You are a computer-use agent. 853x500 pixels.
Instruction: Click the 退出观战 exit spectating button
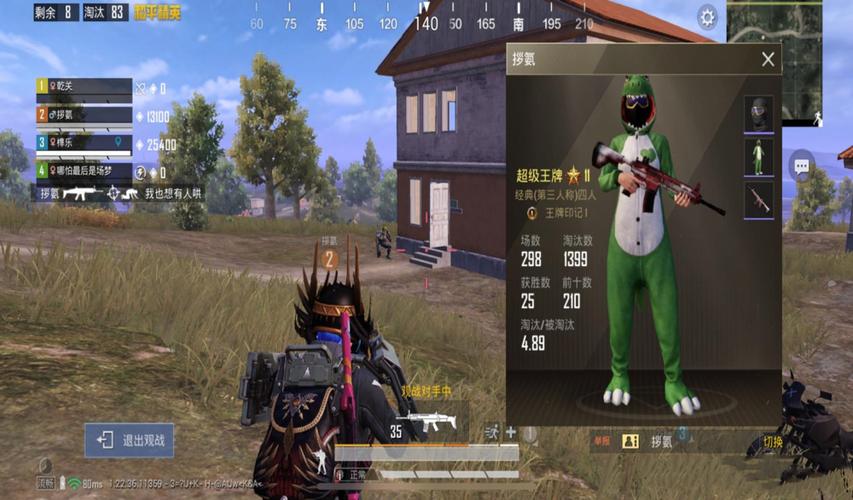click(130, 440)
